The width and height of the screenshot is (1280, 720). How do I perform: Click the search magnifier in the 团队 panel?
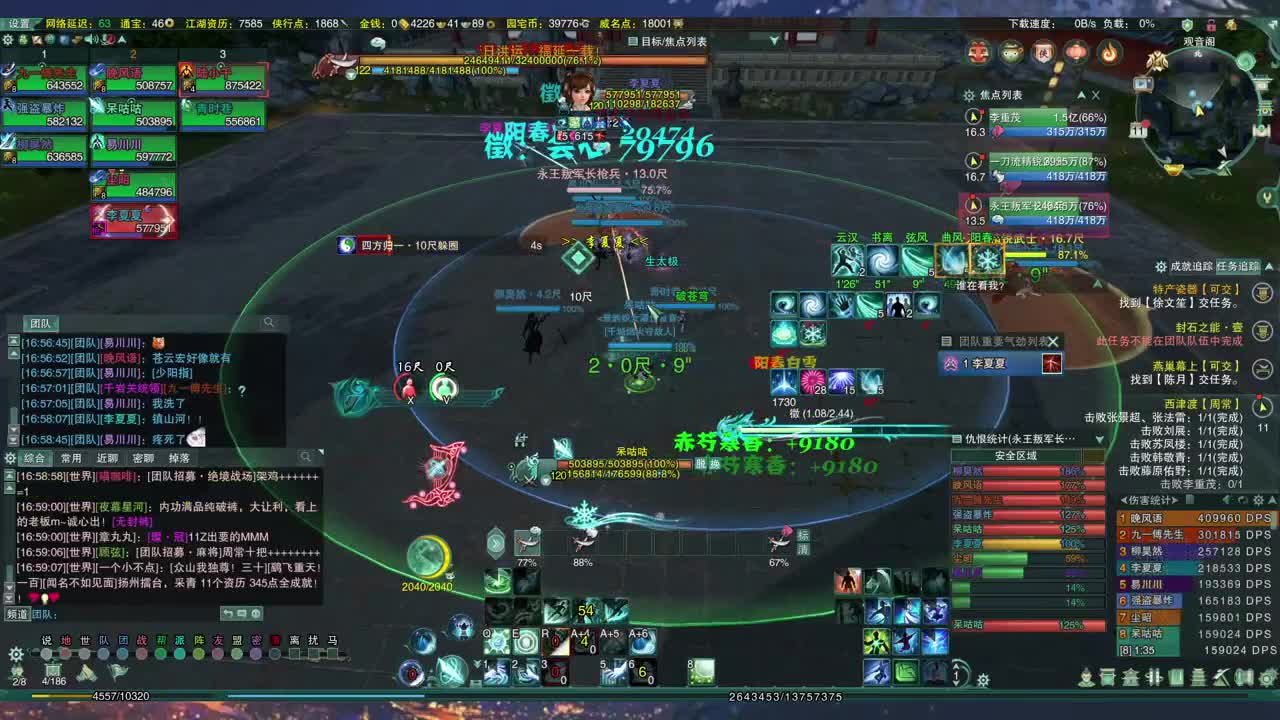[x=268, y=323]
